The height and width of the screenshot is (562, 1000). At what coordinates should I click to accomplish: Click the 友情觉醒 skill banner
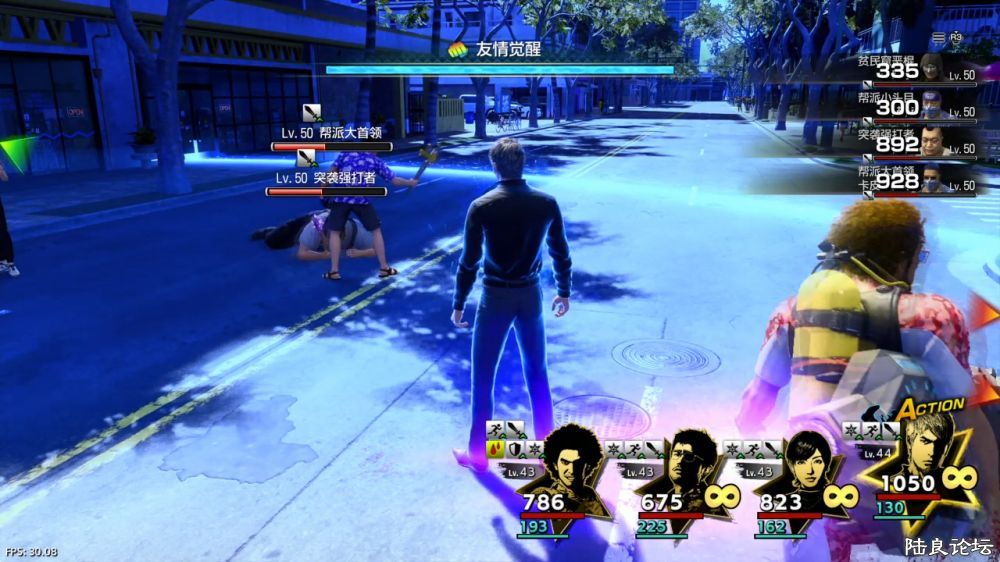499,49
